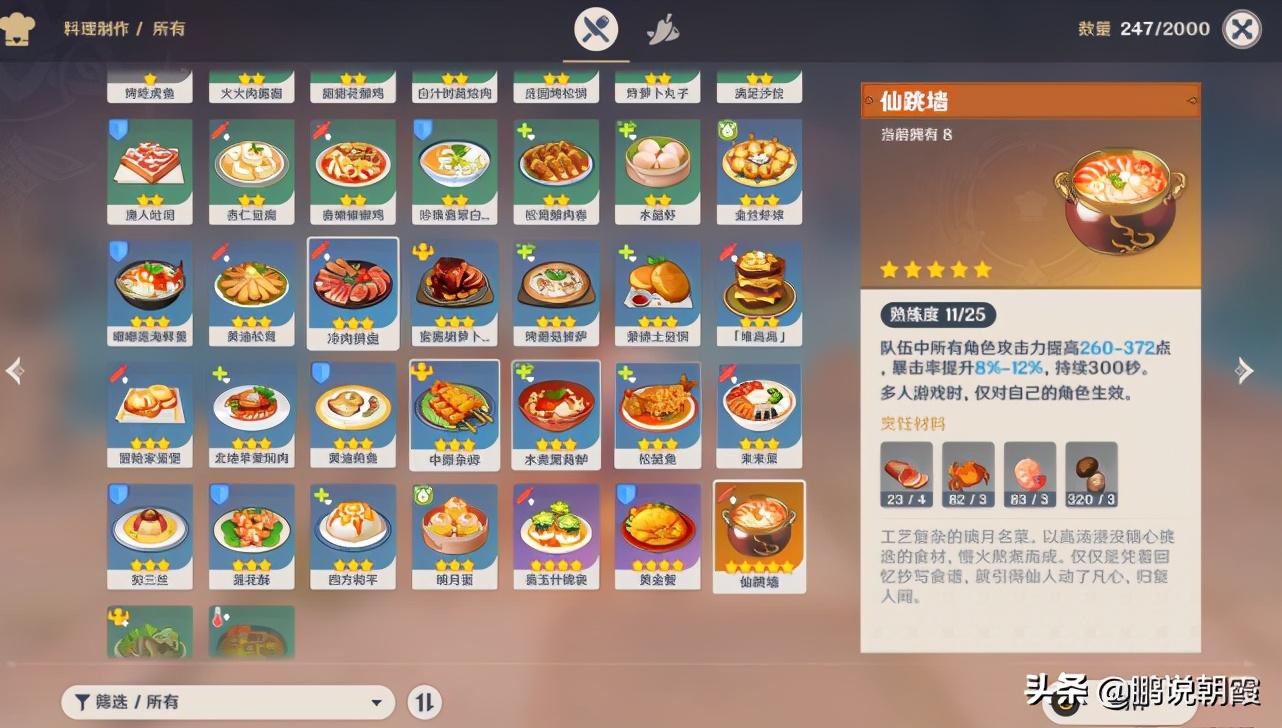This screenshot has width=1282, height=728.
Task: Close the cooking menu with the X button
Action: tap(1241, 27)
